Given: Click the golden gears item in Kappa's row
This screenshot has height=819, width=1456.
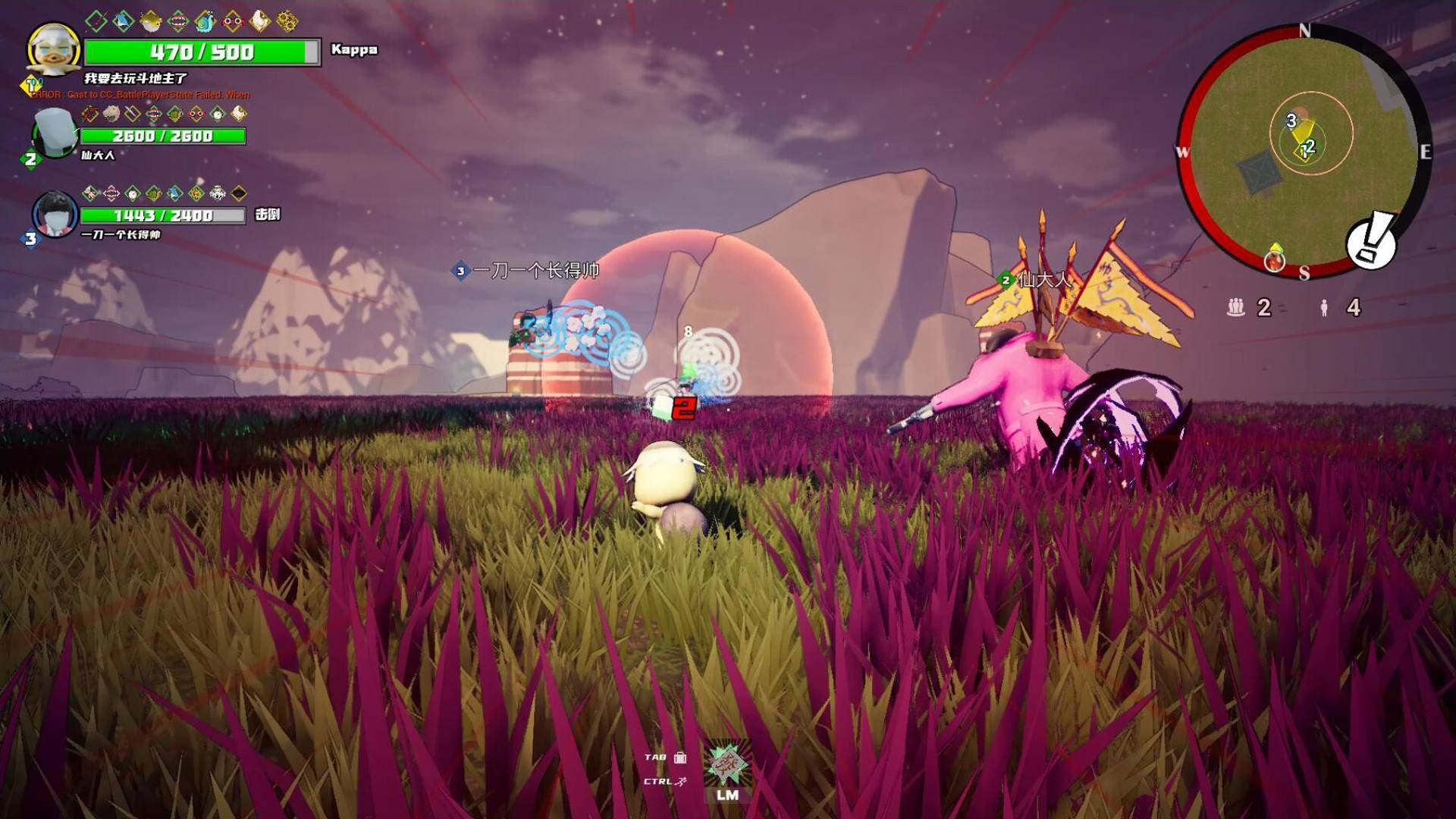Looking at the screenshot, I should pyautogui.click(x=287, y=21).
